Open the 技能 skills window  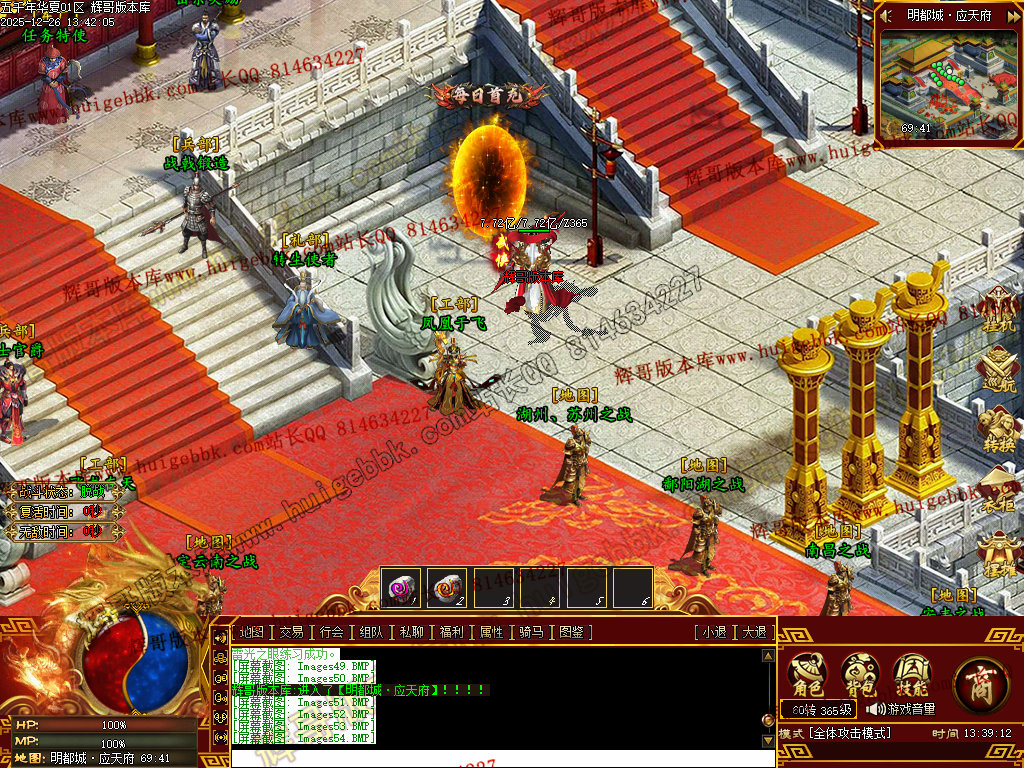pos(911,674)
